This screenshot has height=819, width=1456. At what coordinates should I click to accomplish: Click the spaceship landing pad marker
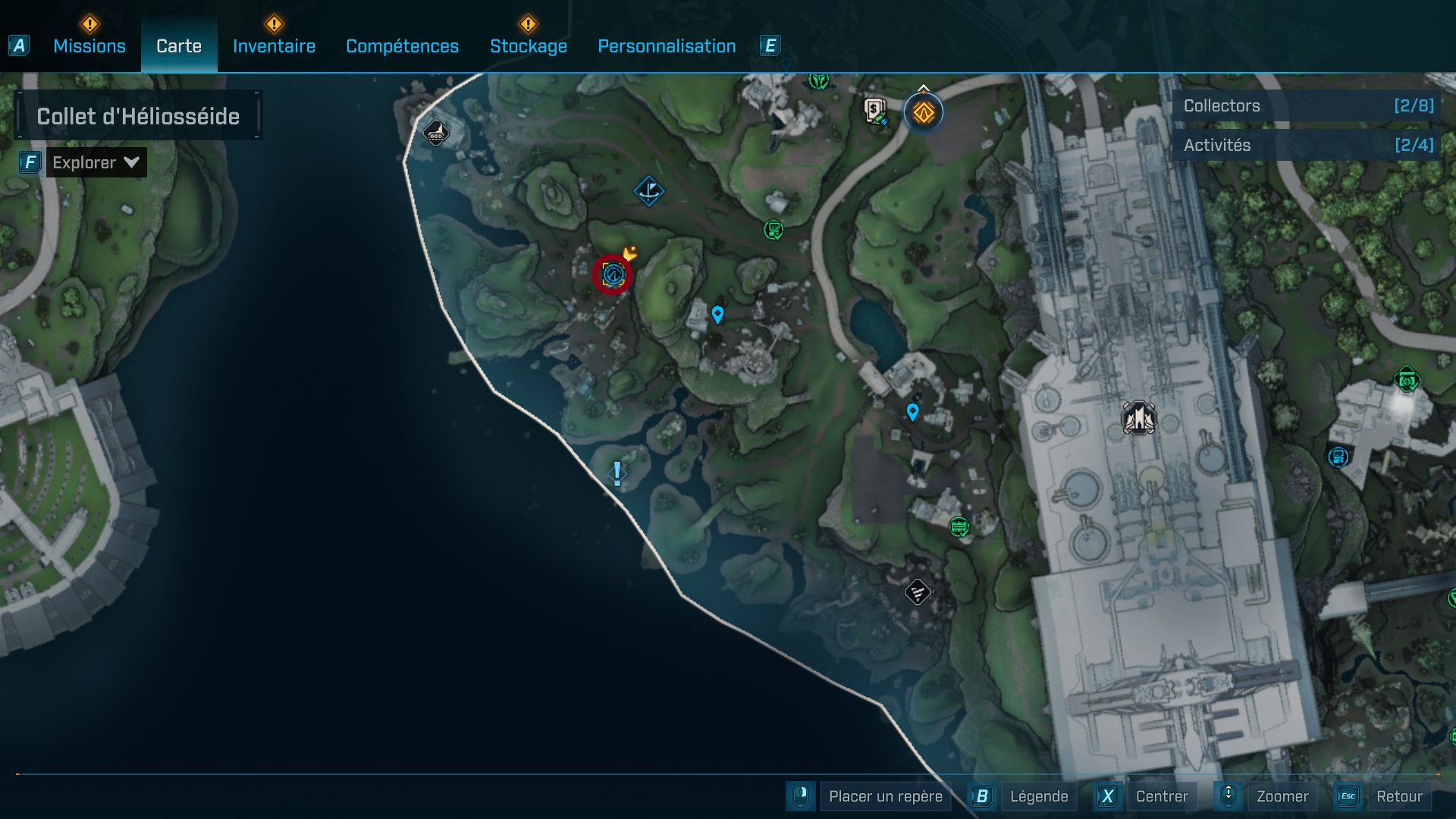1138,418
